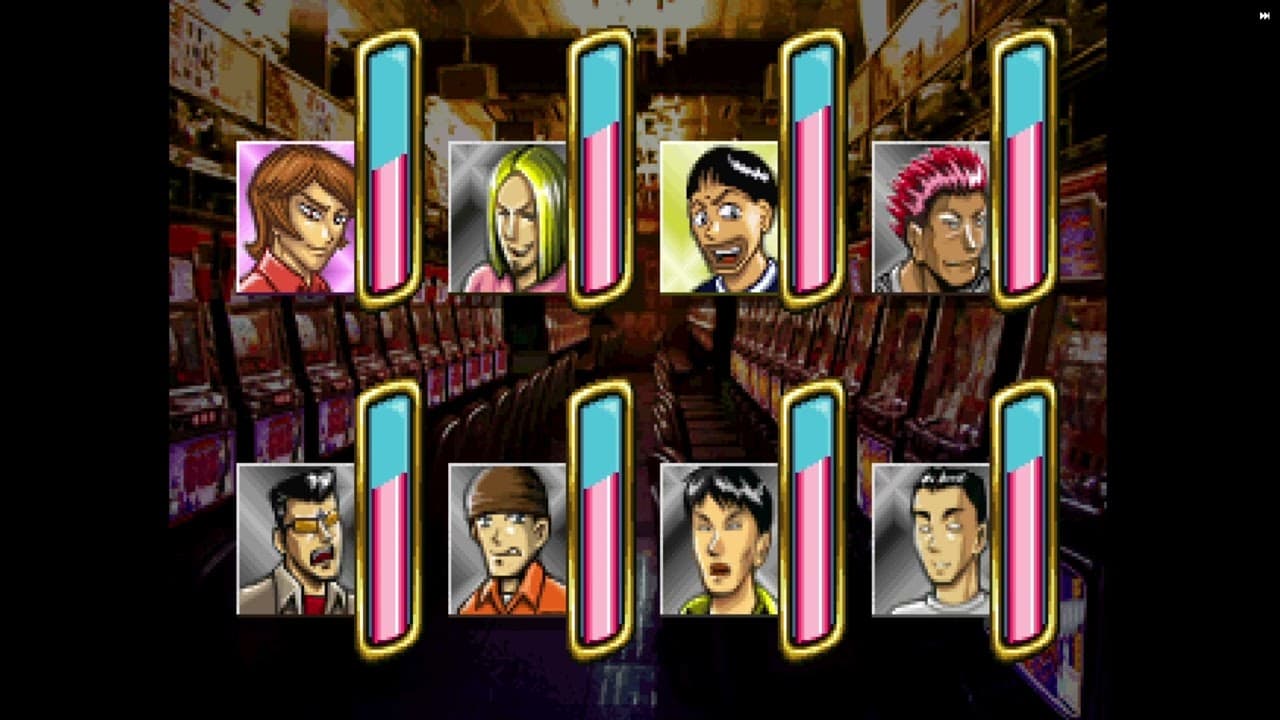Image resolution: width=1280 pixels, height=720 pixels.
Task: Pick the laughing black-haired character portrait
Action: pyautogui.click(x=719, y=218)
